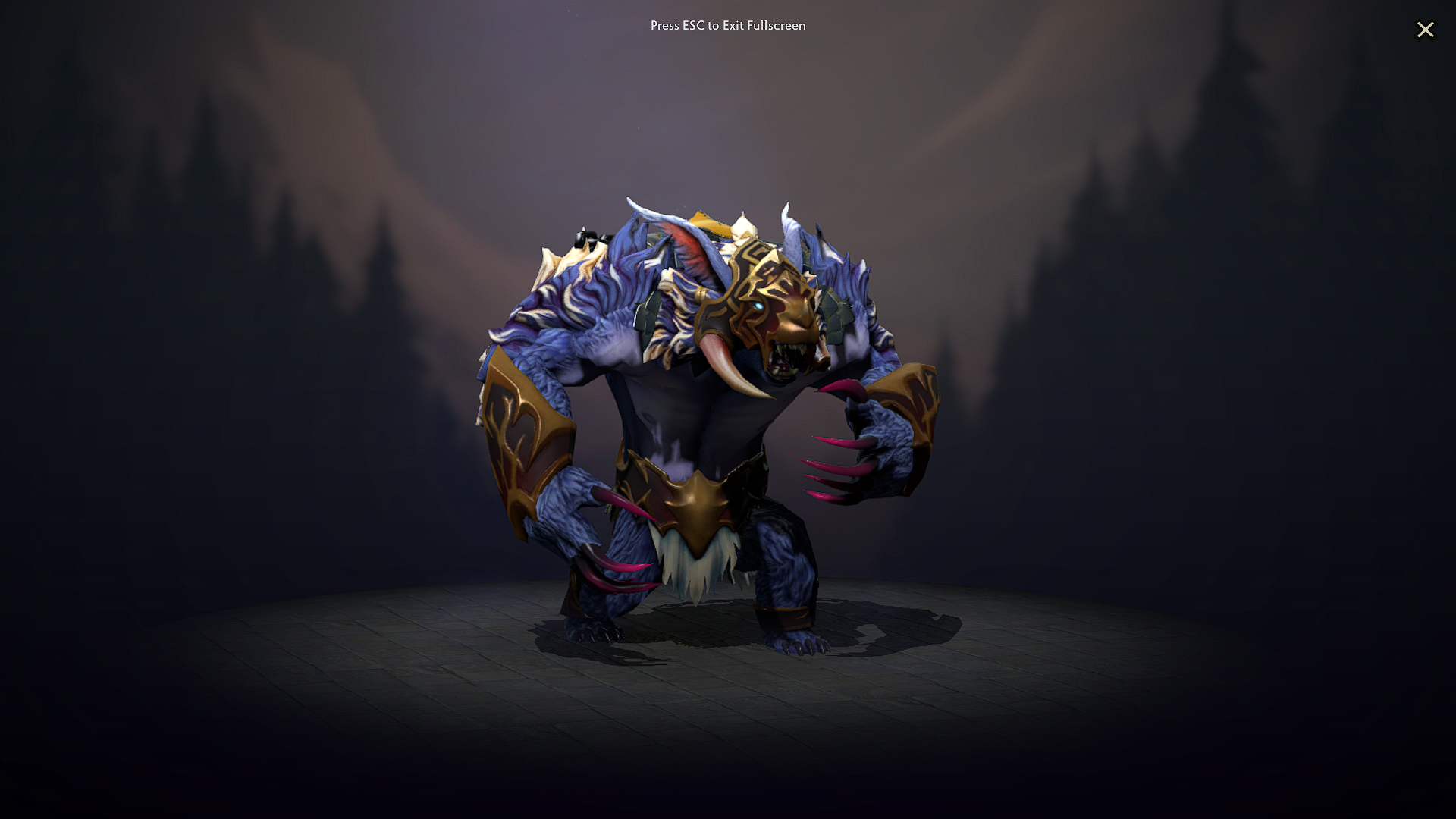Click the X icon in the top-right corner
1456x819 pixels.
tap(1426, 30)
